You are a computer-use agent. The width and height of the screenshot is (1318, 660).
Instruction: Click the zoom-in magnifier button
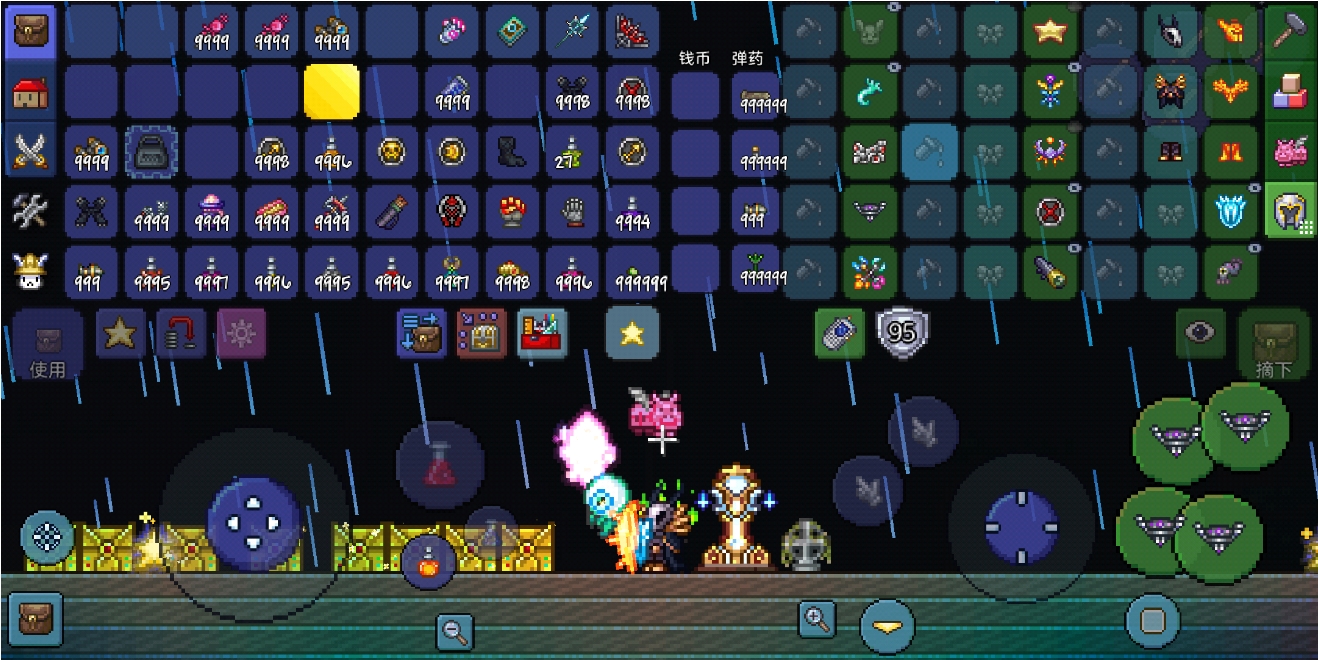pyautogui.click(x=817, y=619)
